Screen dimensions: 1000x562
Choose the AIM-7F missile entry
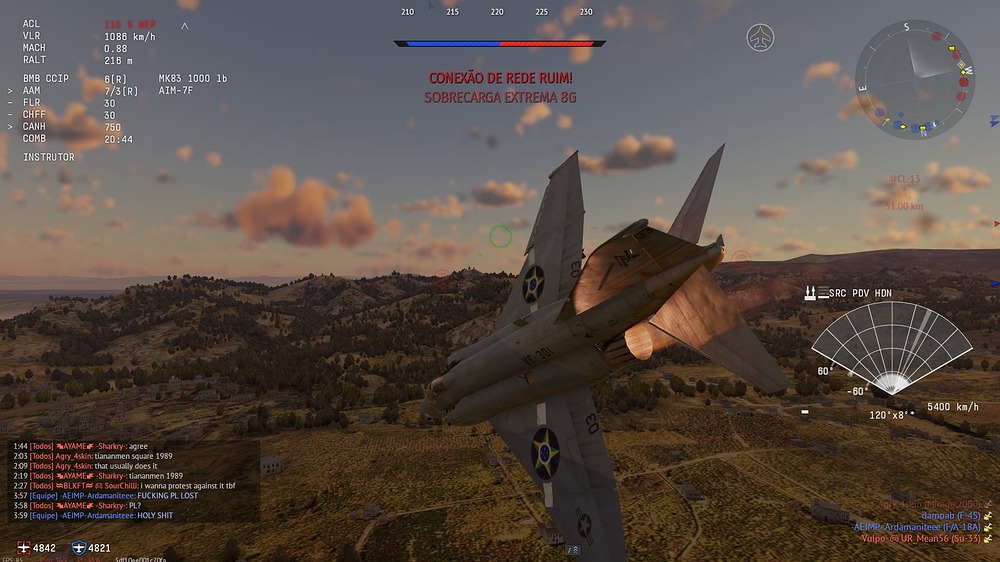tap(176, 90)
